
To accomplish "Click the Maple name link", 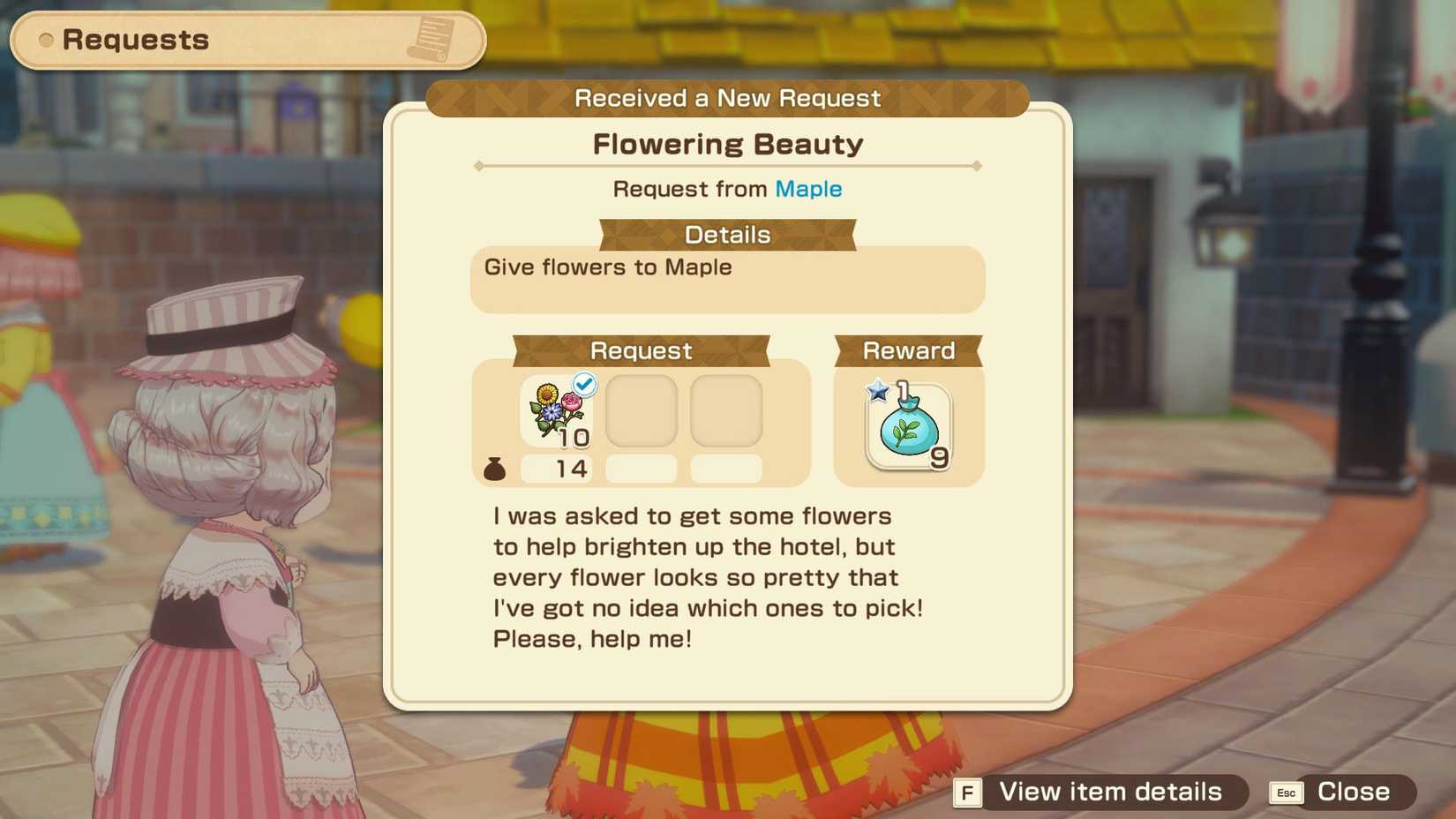I will point(807,189).
